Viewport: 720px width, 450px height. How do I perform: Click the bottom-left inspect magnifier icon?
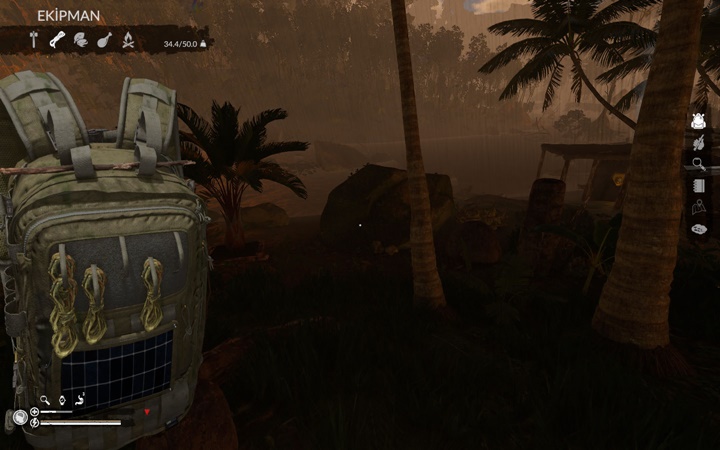[45, 400]
